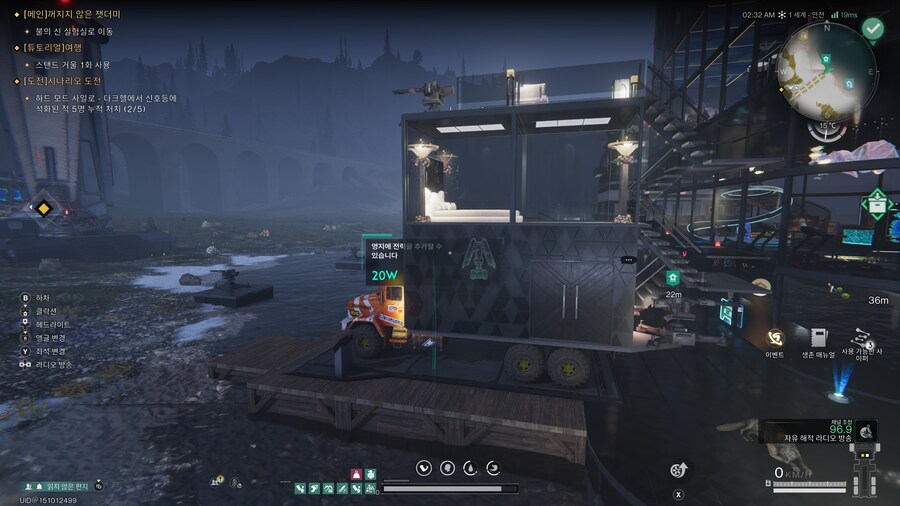Click the temperature gauge below minimap

828,129
